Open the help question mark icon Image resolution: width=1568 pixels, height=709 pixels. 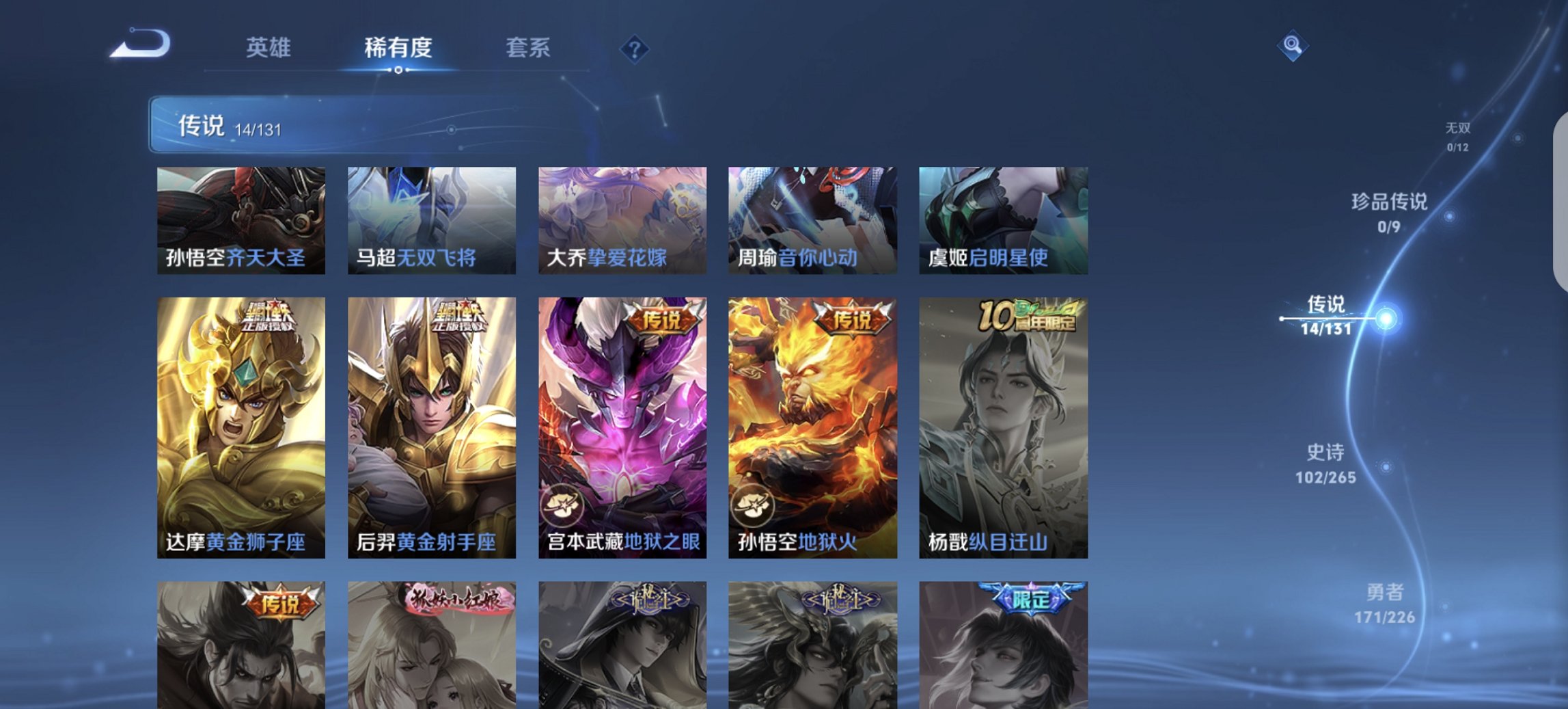click(635, 49)
